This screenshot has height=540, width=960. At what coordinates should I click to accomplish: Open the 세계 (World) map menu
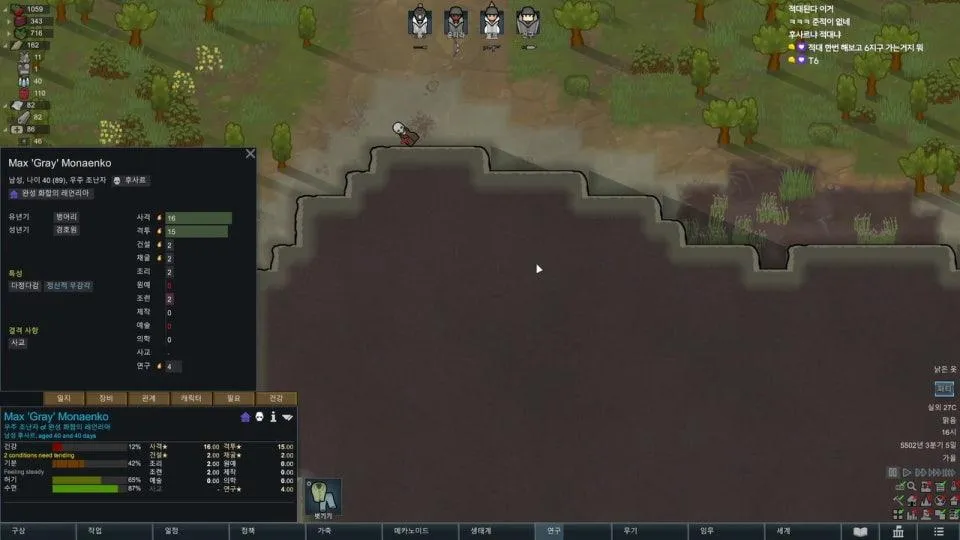tap(783, 531)
